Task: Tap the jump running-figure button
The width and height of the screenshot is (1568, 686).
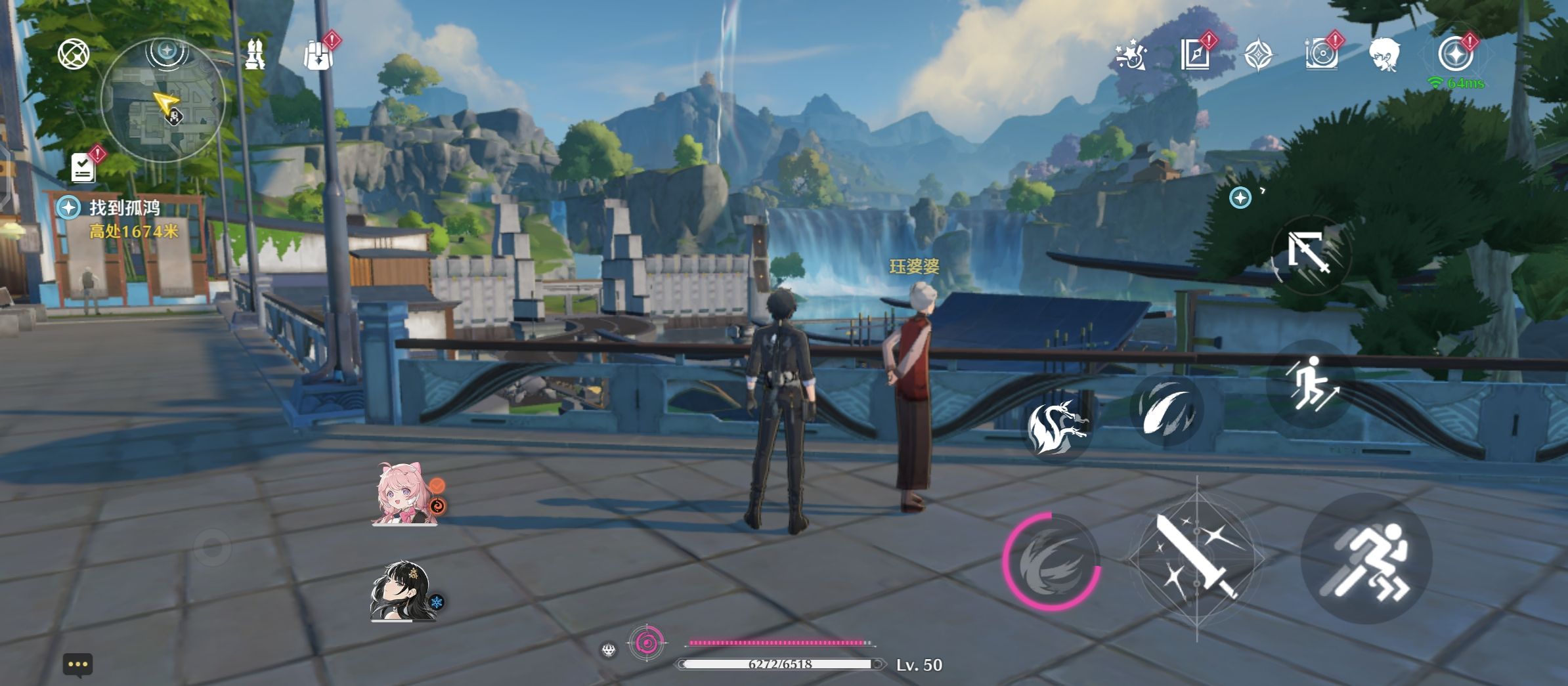Action: [x=1310, y=383]
